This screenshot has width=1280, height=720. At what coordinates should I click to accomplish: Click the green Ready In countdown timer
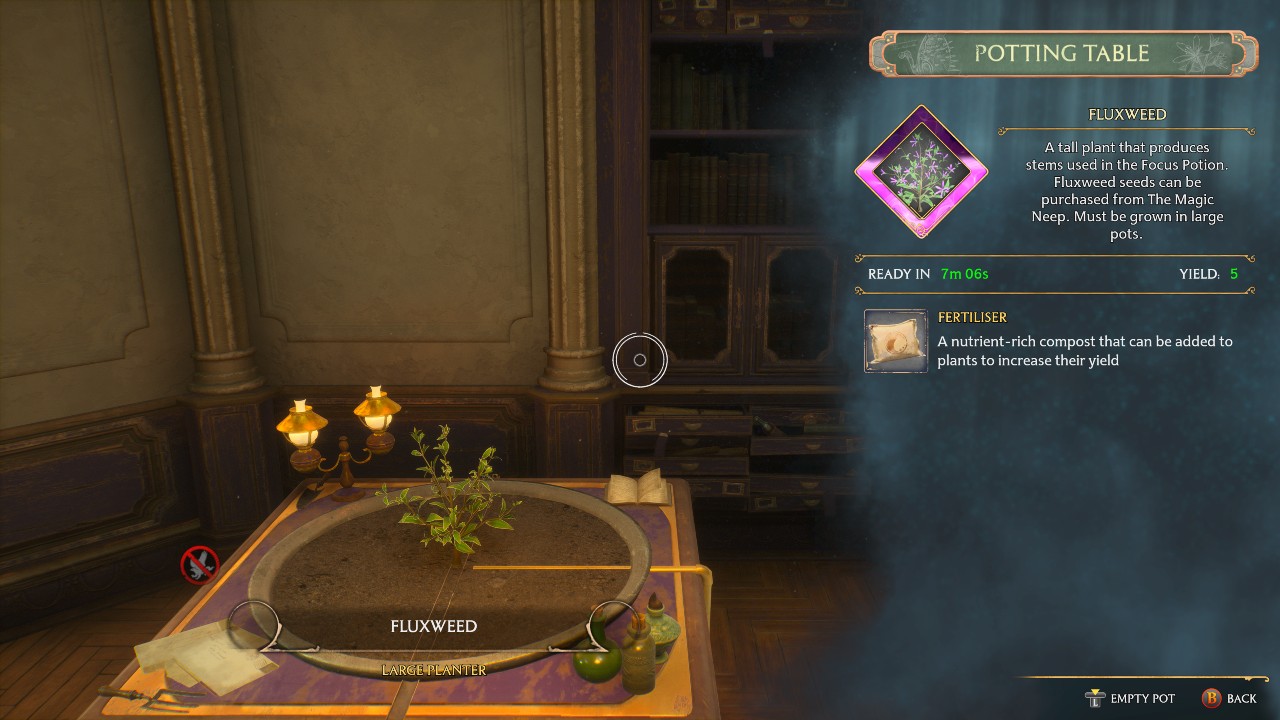click(962, 272)
